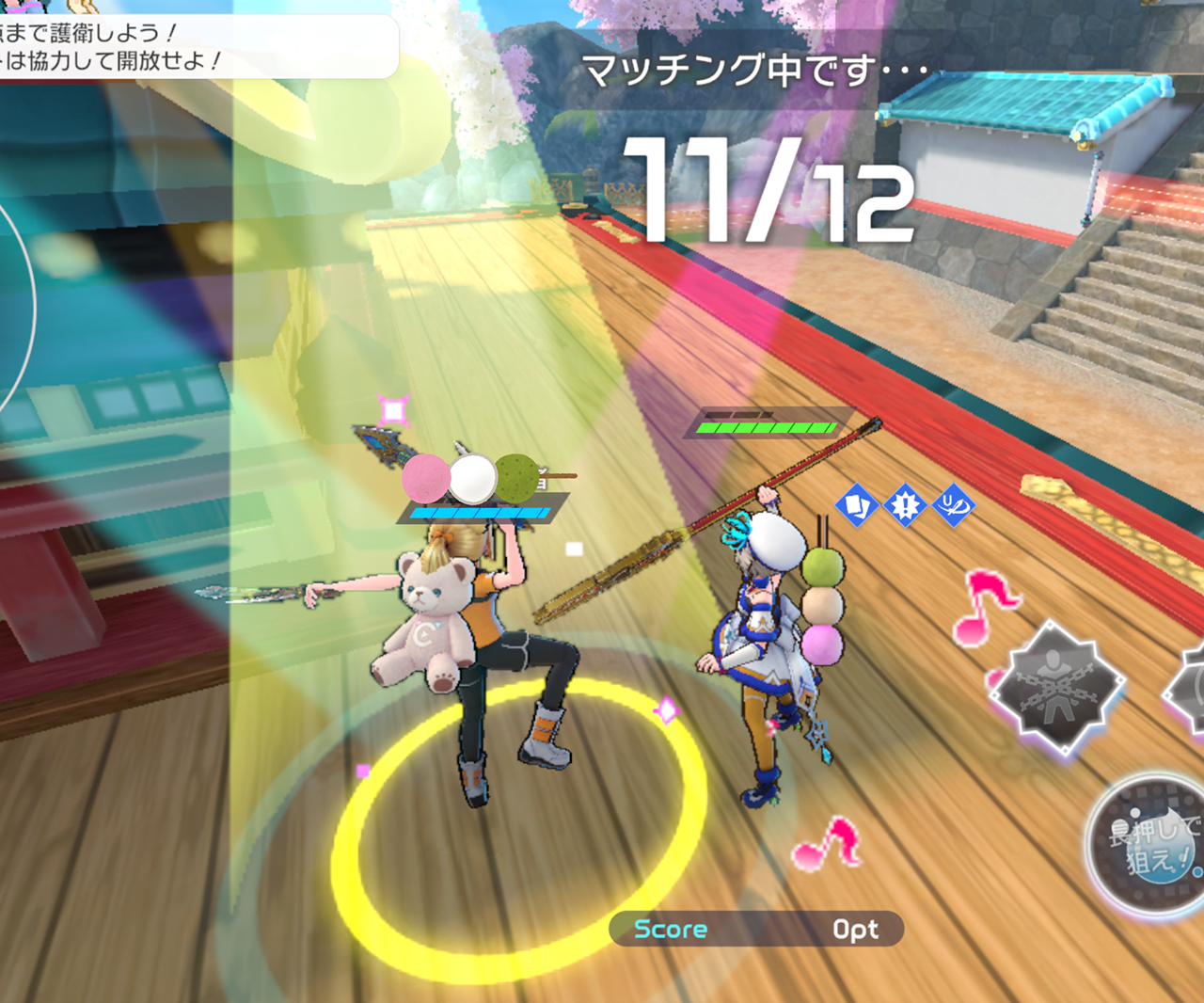Switch to the Opt tab
The height and width of the screenshot is (1003, 1204).
(855, 929)
